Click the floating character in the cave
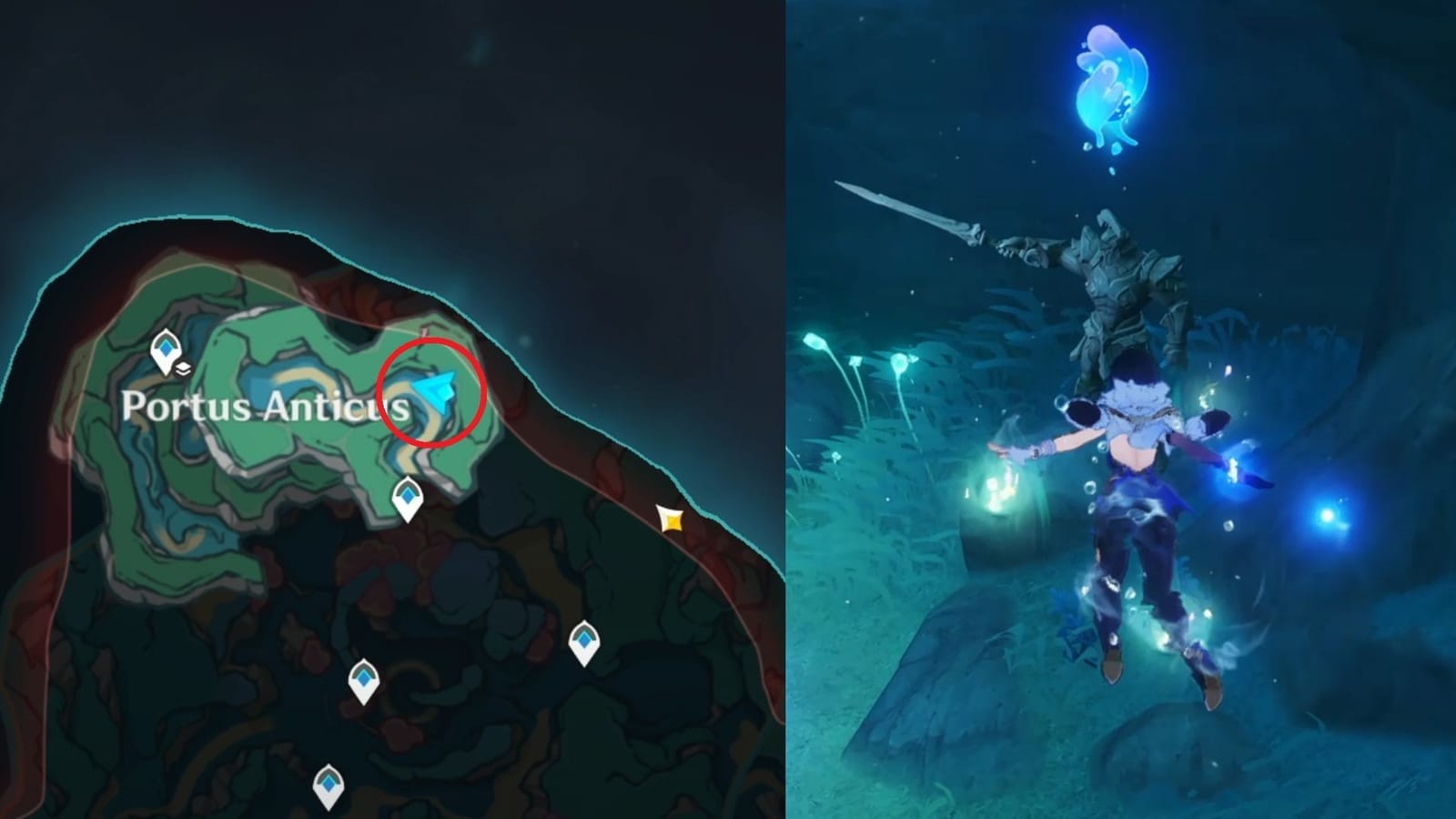Screen dimensions: 1456x819 tap(1142, 510)
